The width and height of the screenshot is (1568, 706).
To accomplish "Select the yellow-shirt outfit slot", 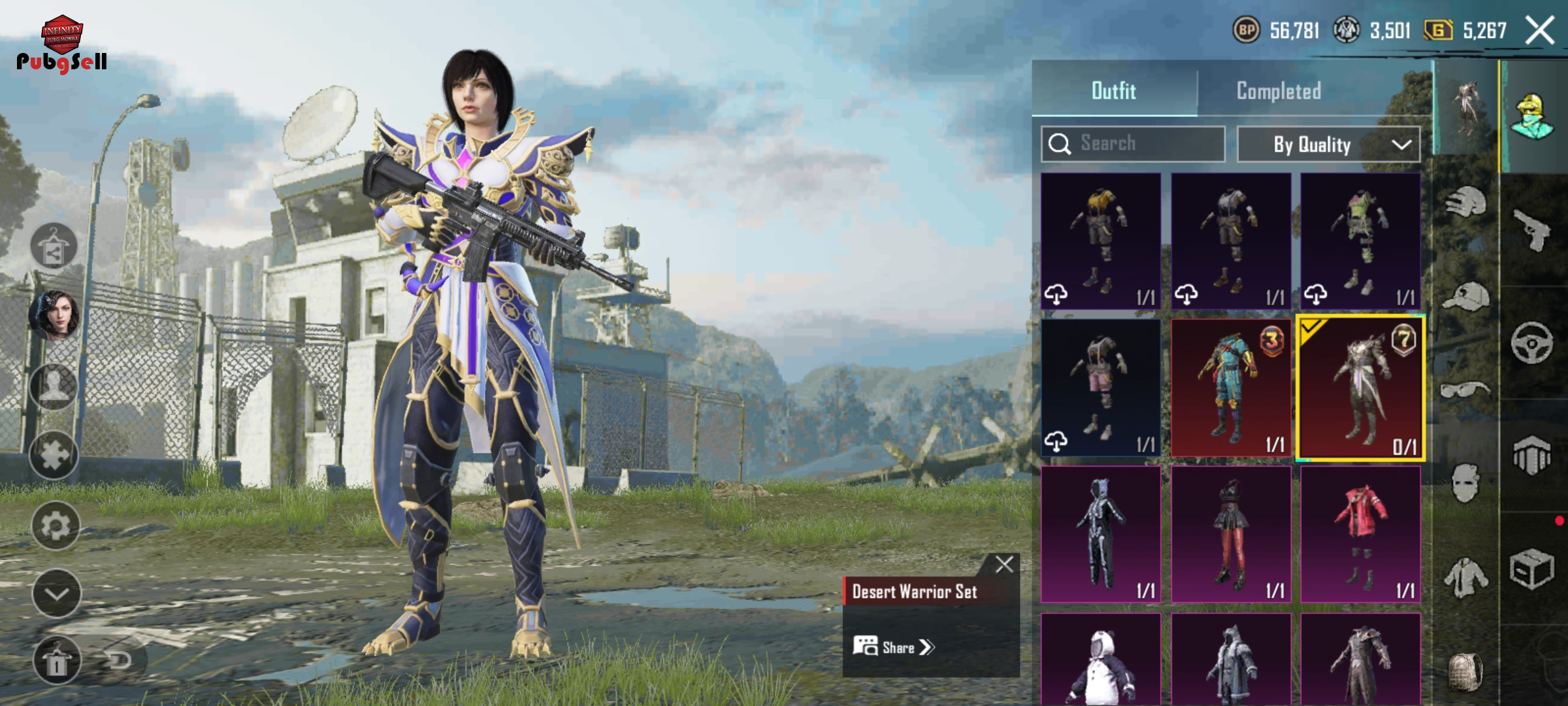I will point(1101,241).
